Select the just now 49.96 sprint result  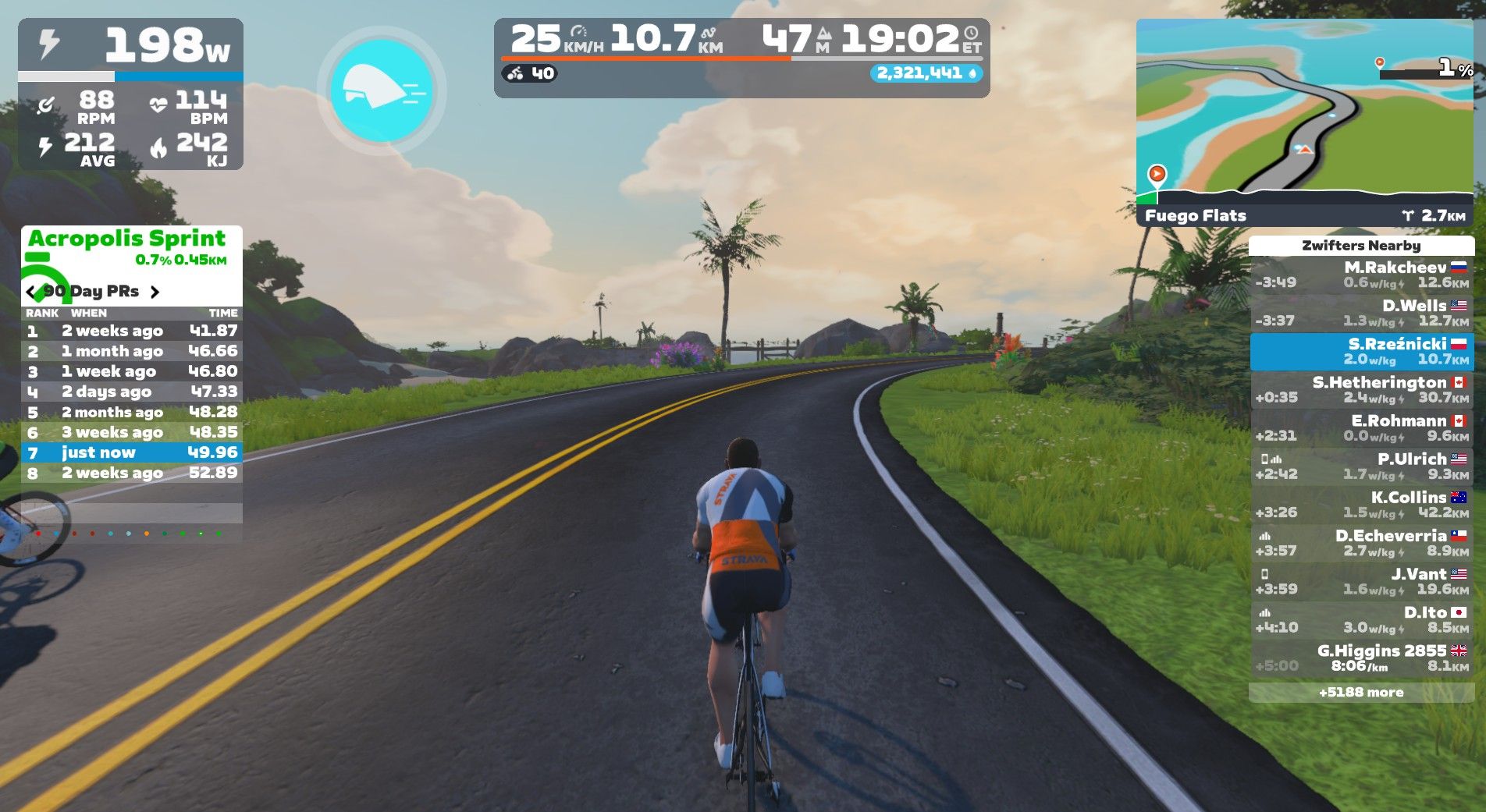[x=131, y=452]
